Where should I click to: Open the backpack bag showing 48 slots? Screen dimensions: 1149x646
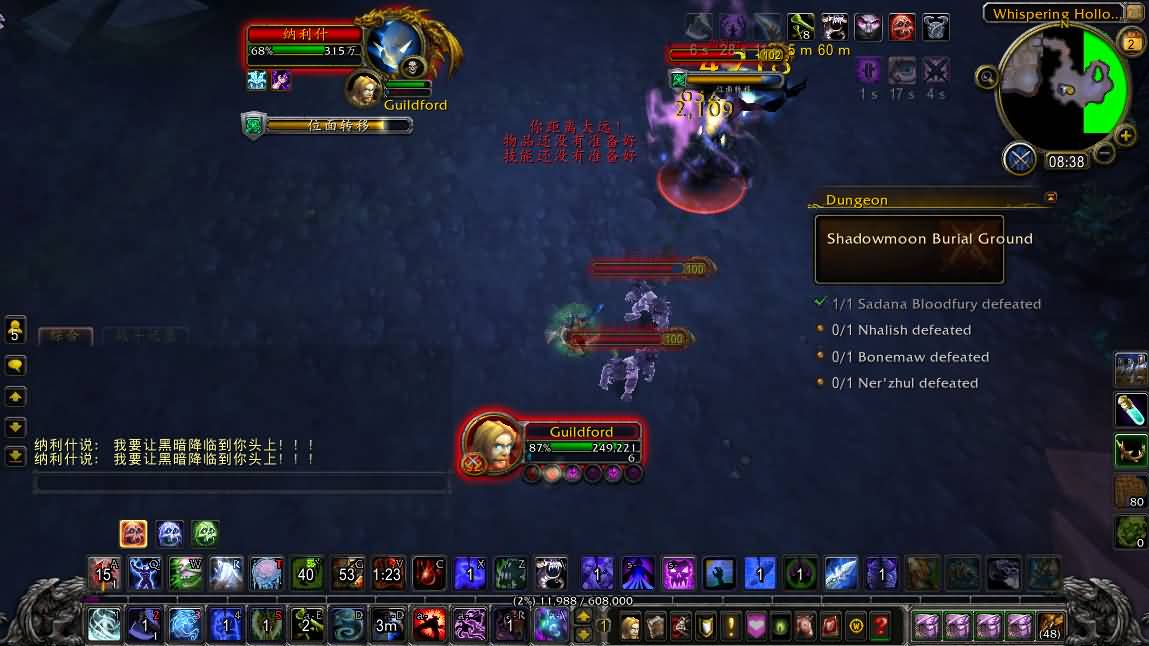(x=1049, y=627)
